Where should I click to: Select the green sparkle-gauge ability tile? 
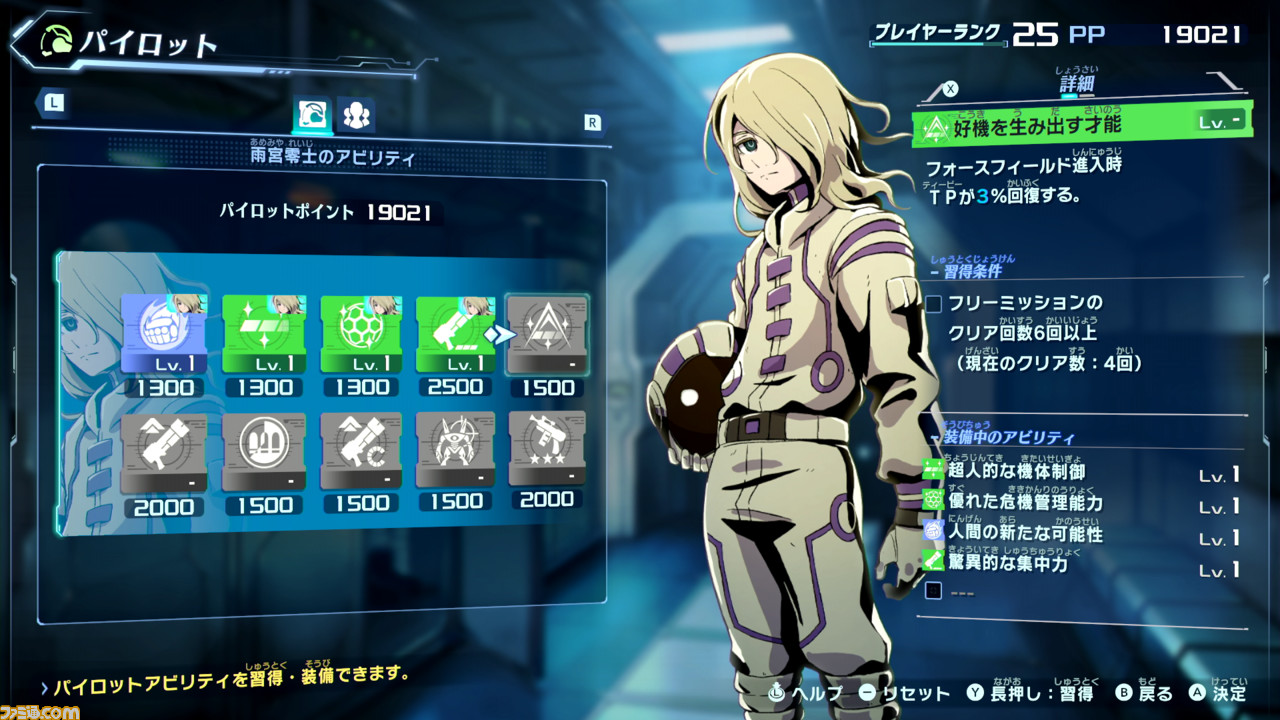[x=263, y=335]
